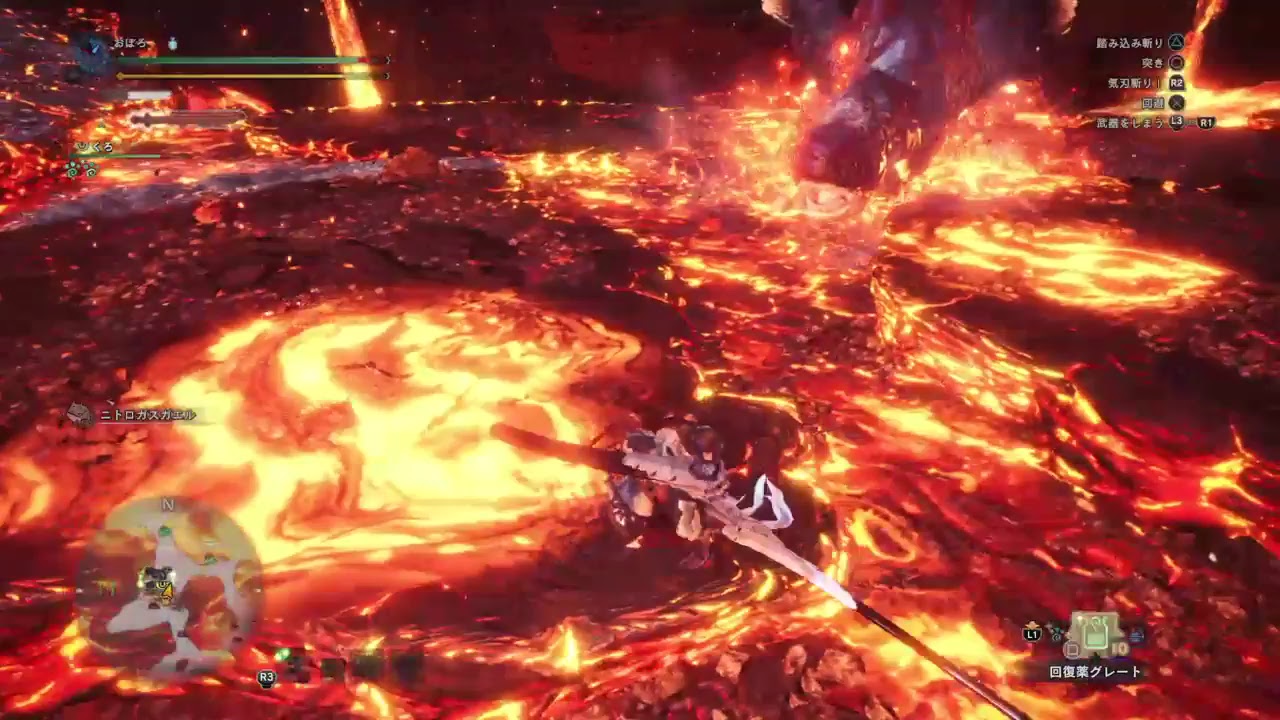
Task: Click the おぼろ player name label
Action: pos(129,42)
